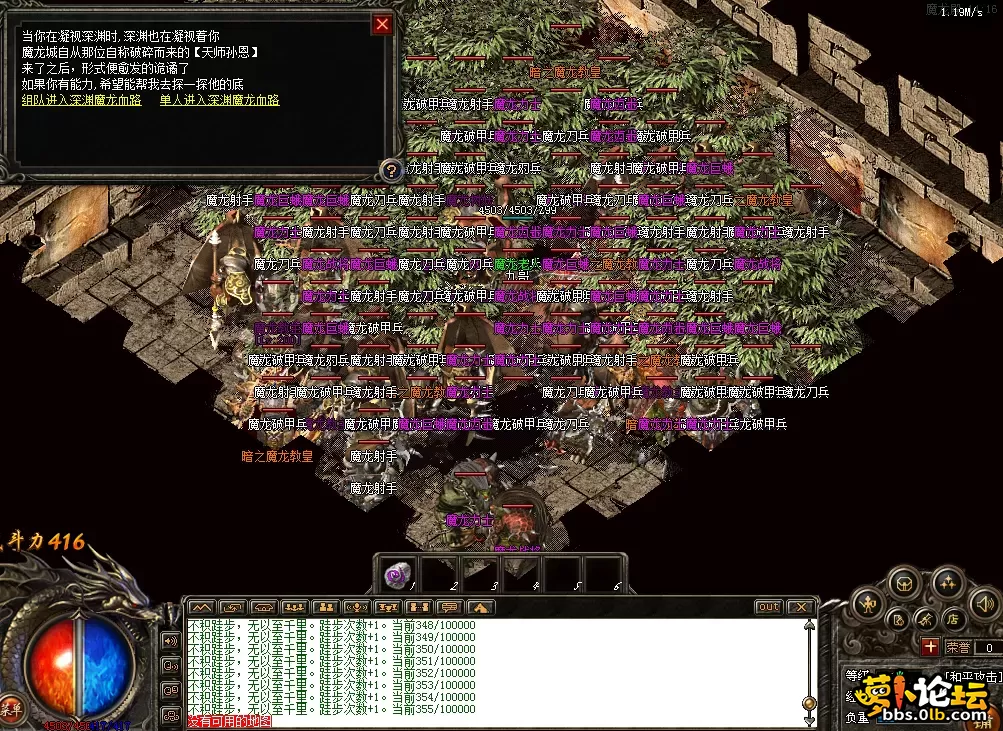Image resolution: width=1003 pixels, height=731 pixels.
Task: Click the mountain-shaped chat toolbar button
Action: (x=202, y=607)
